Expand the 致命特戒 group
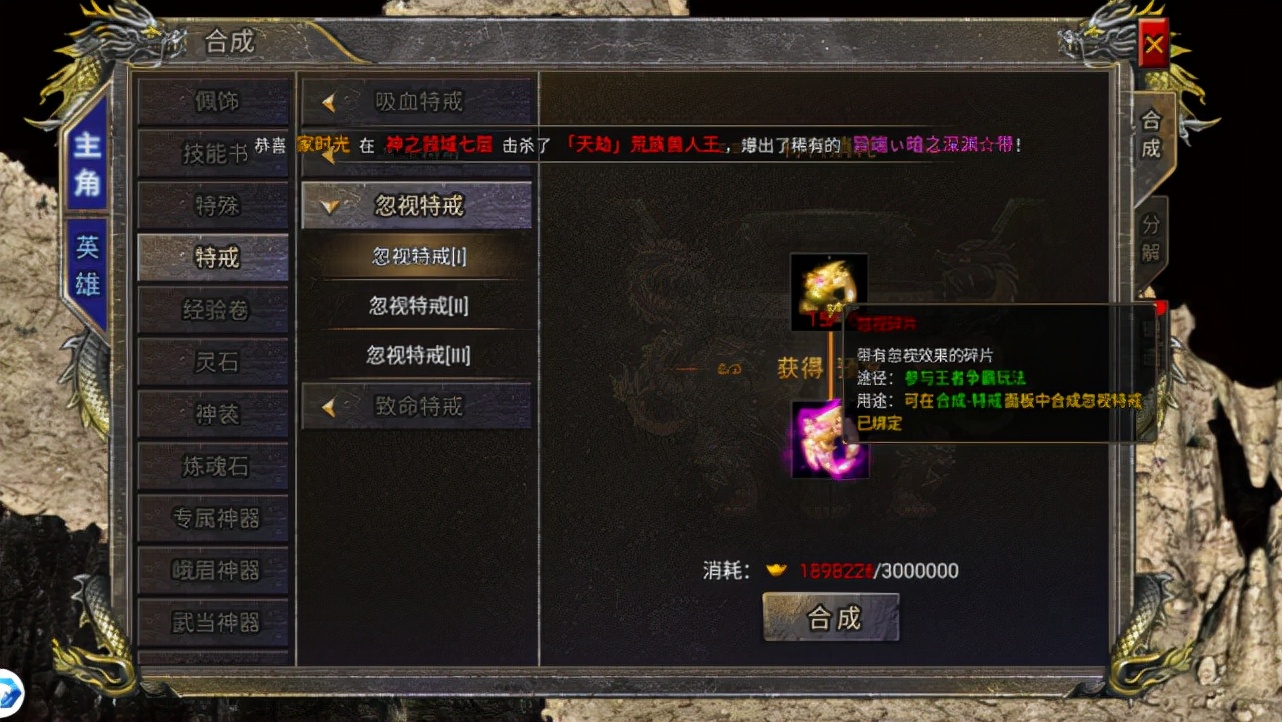The width and height of the screenshot is (1282, 722). pos(417,406)
